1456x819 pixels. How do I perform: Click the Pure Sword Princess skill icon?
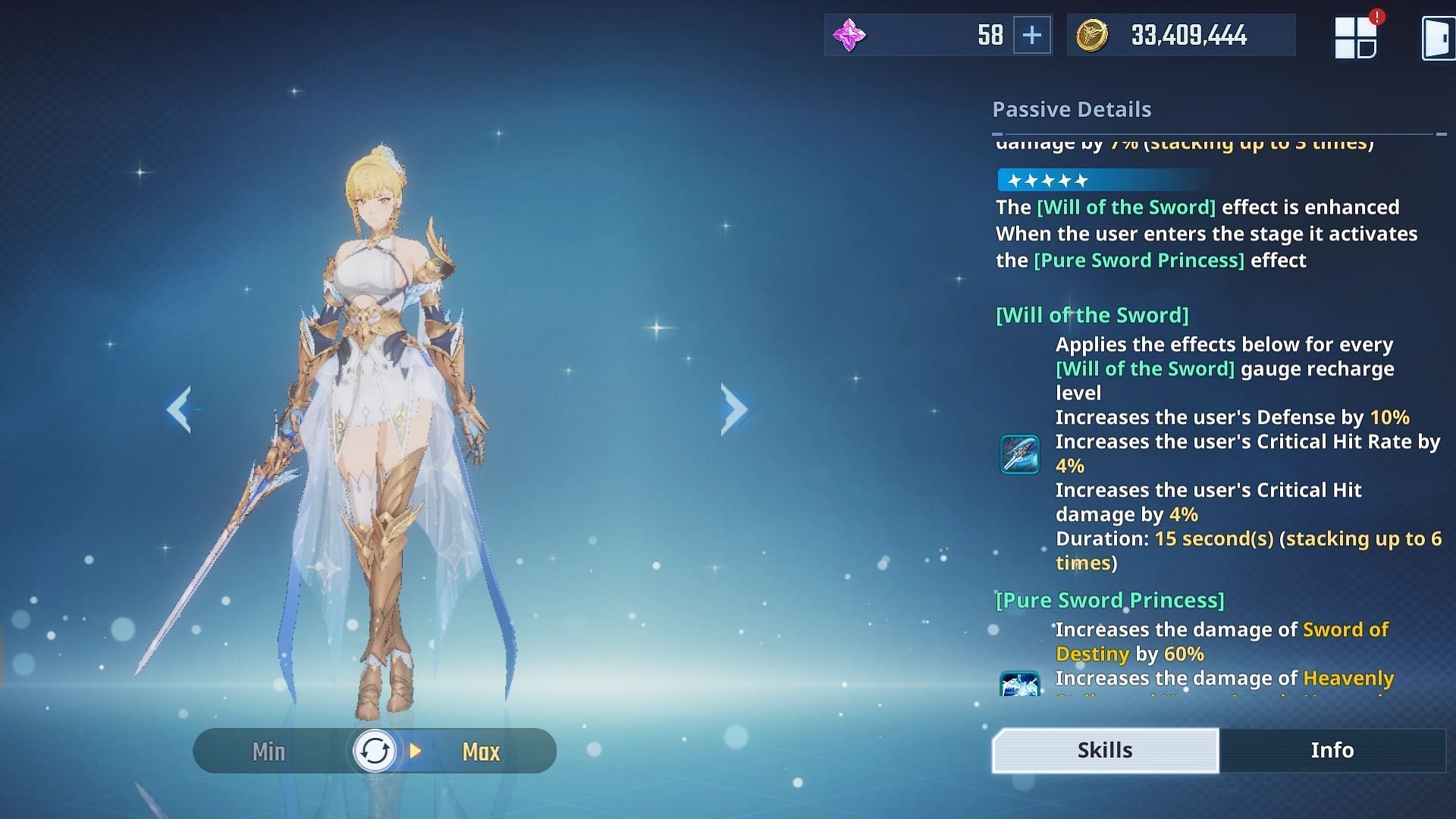pyautogui.click(x=1019, y=684)
